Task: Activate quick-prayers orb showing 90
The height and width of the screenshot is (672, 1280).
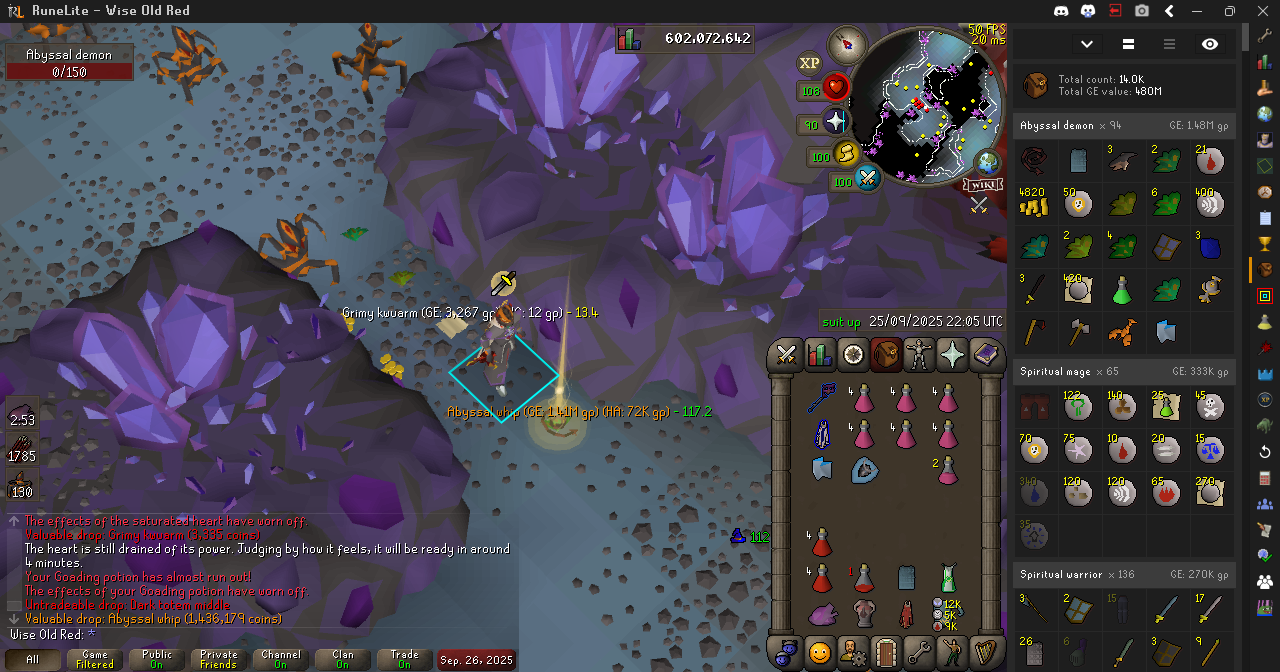Action: [834, 123]
